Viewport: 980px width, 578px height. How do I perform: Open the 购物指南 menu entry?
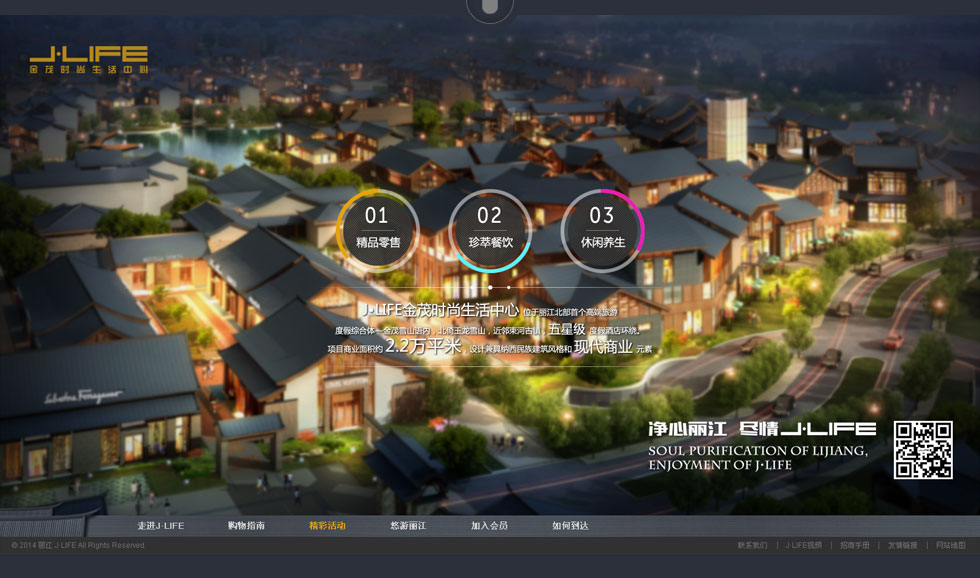pyautogui.click(x=246, y=526)
